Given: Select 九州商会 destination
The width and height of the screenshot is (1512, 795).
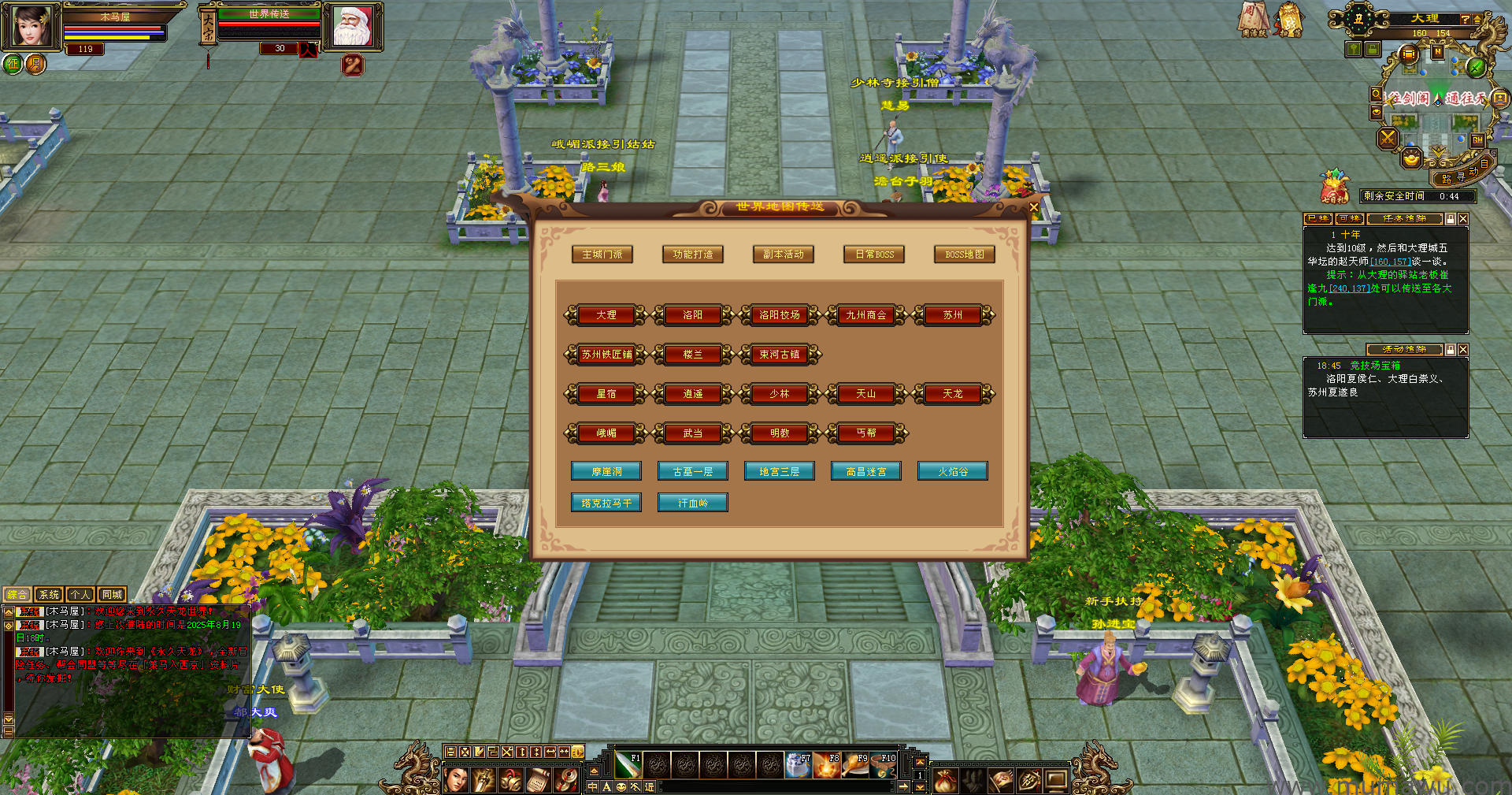Looking at the screenshot, I should (866, 315).
